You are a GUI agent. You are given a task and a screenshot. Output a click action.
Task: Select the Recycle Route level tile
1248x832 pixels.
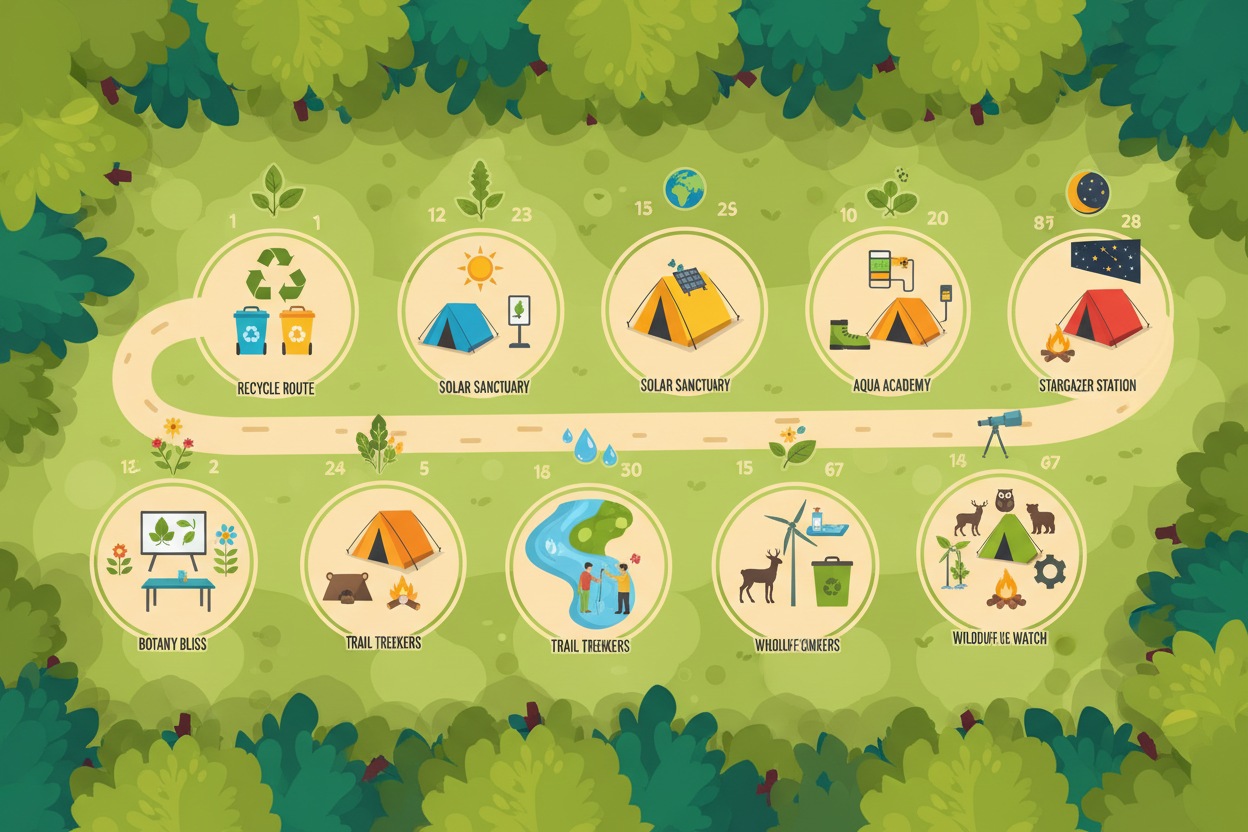point(275,307)
